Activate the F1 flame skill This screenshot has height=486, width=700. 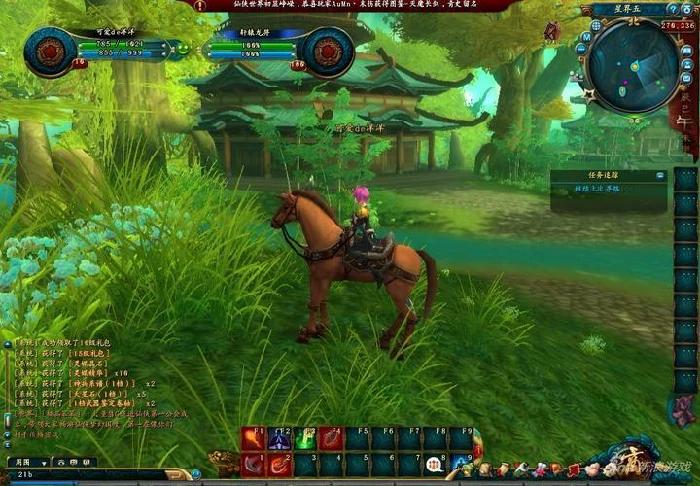tap(252, 439)
